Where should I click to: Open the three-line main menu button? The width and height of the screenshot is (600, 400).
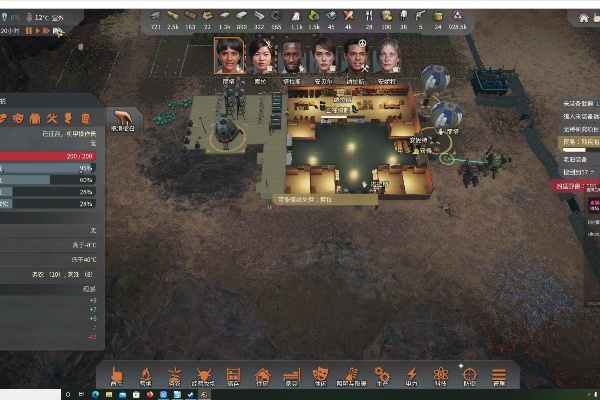pyautogui.click(x=499, y=374)
